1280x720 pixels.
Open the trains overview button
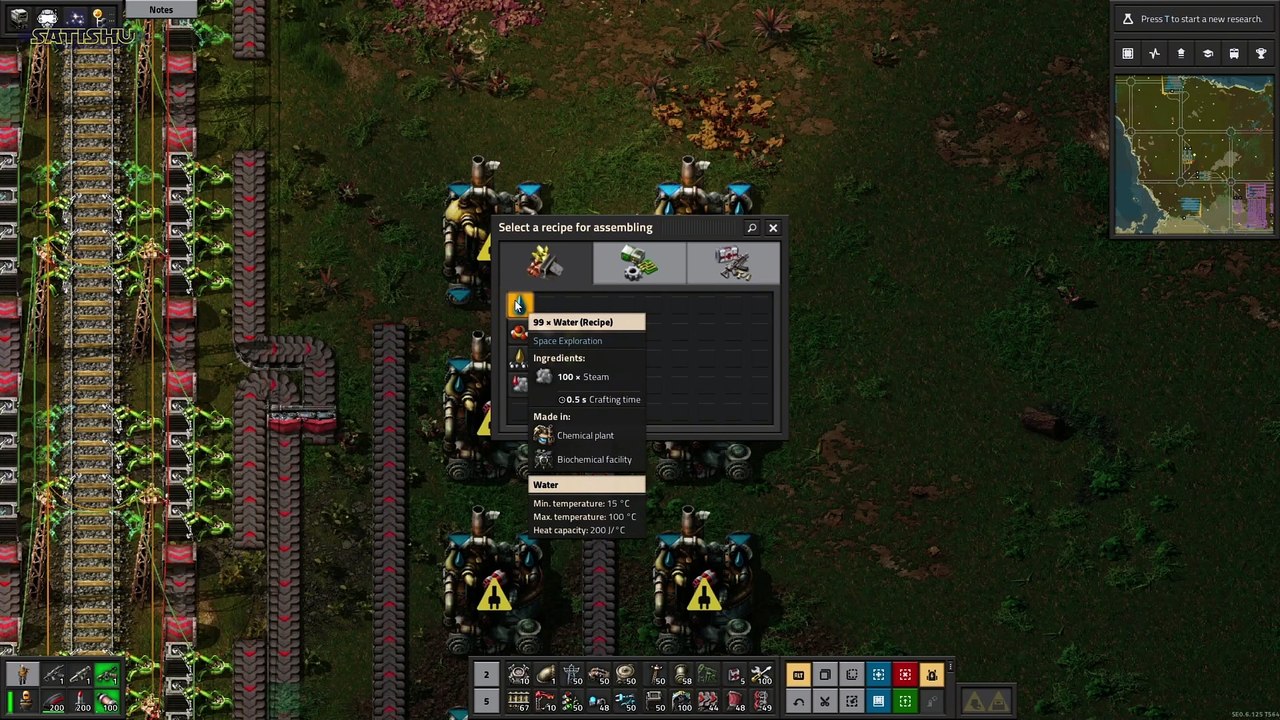point(1234,54)
